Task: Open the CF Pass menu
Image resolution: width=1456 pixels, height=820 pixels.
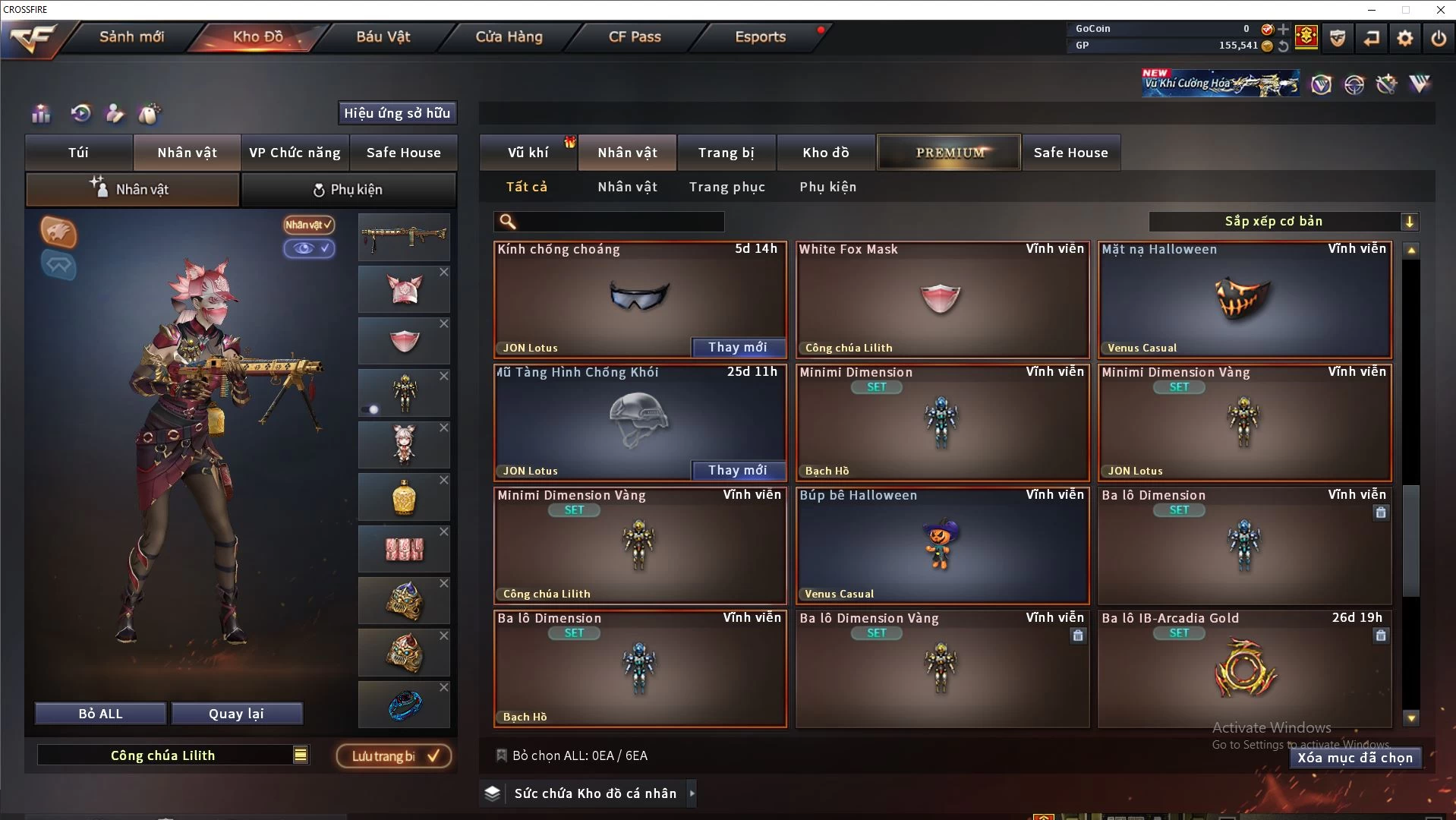Action: click(x=635, y=36)
